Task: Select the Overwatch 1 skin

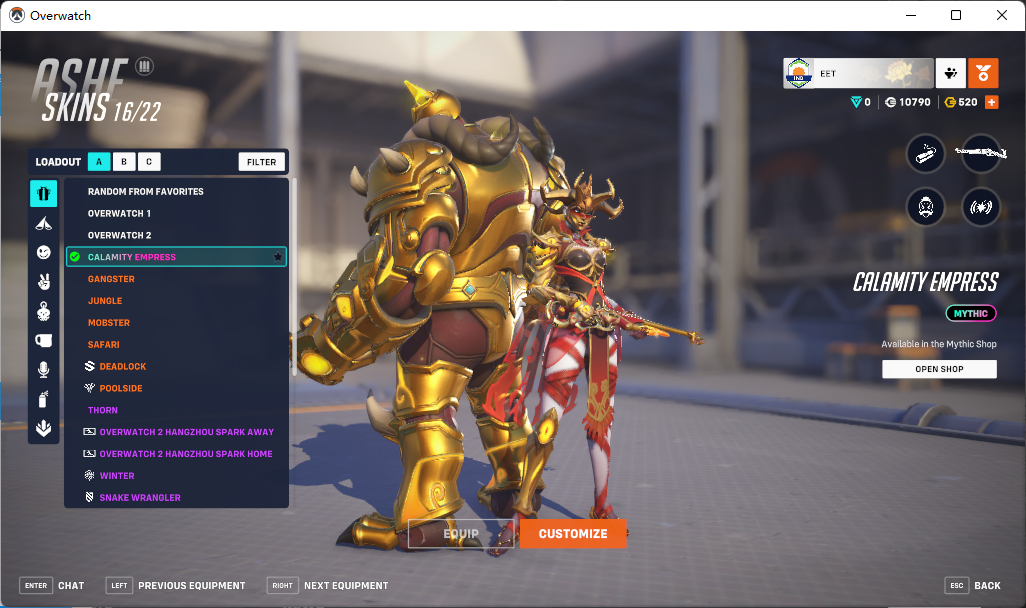Action: [119, 214]
